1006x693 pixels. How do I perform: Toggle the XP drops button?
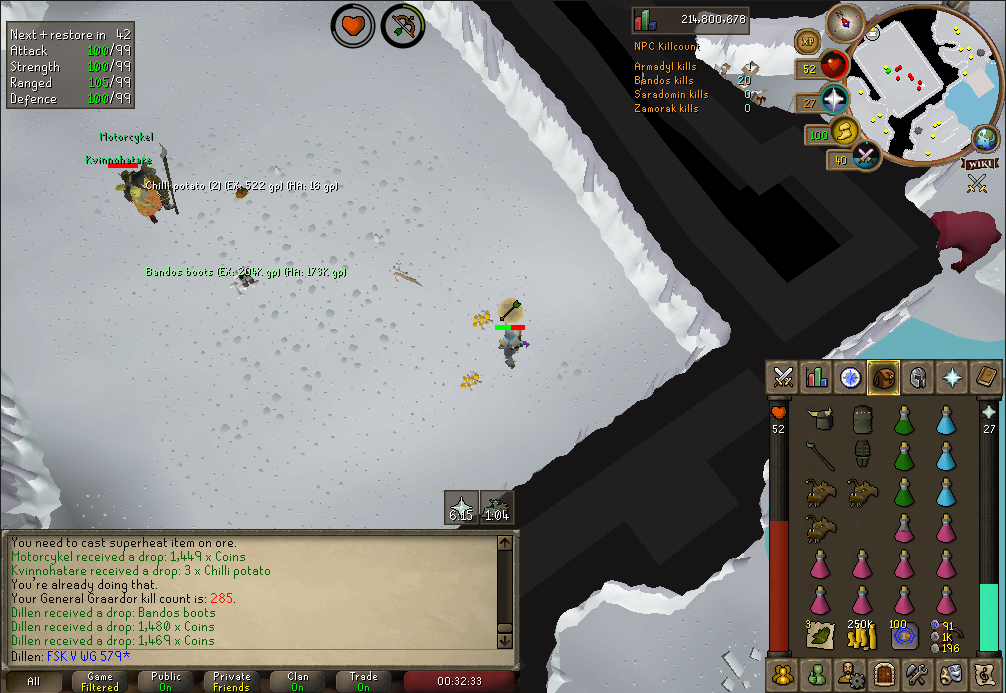[806, 41]
